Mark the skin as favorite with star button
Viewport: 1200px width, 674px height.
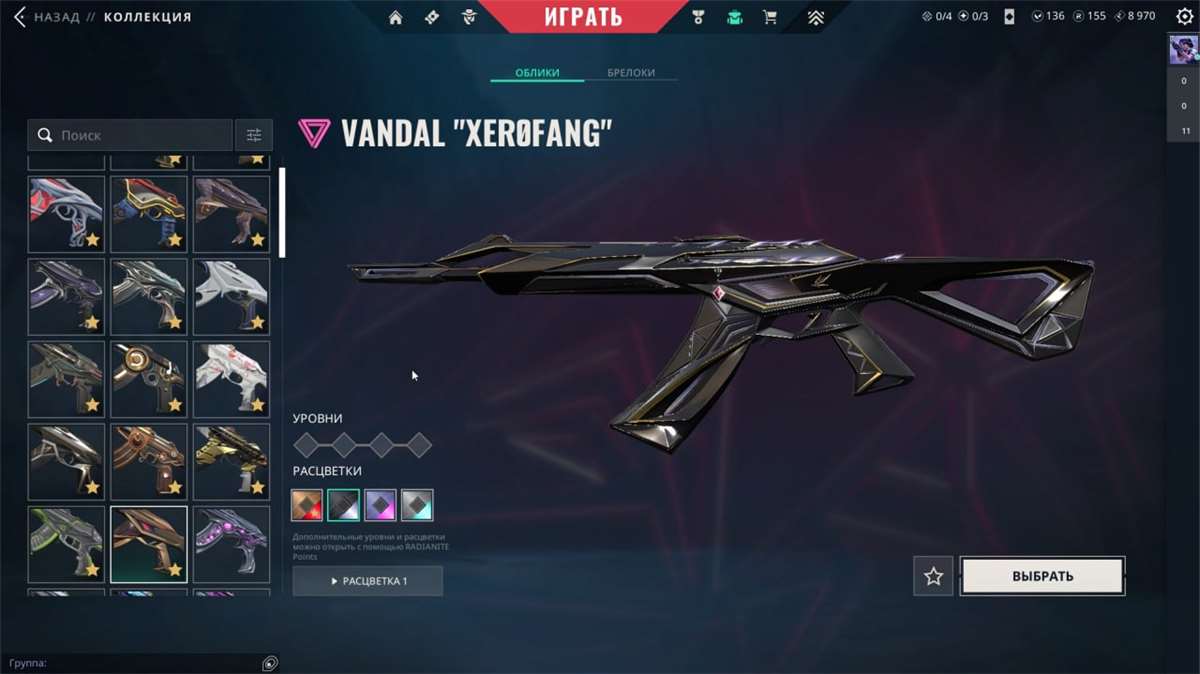tap(933, 576)
